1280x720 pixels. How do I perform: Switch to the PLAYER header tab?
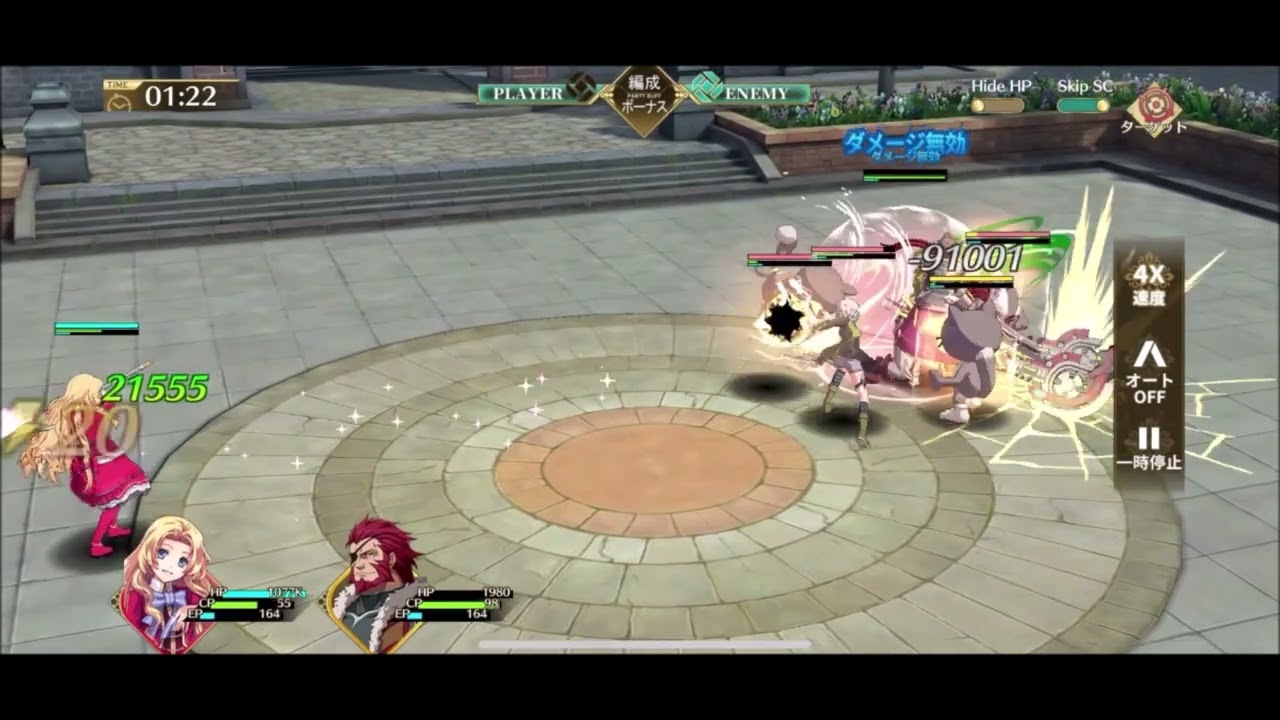pos(527,91)
